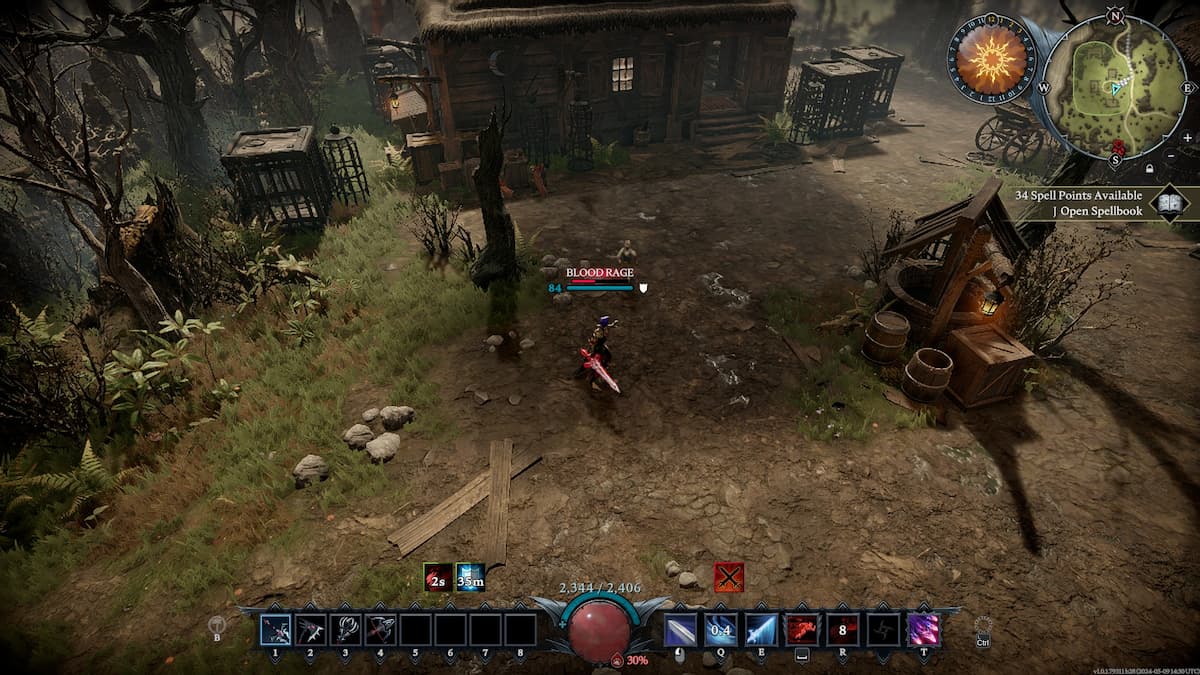Click the red crossed-swords debuff icon
1200x675 pixels.
pyautogui.click(x=728, y=577)
